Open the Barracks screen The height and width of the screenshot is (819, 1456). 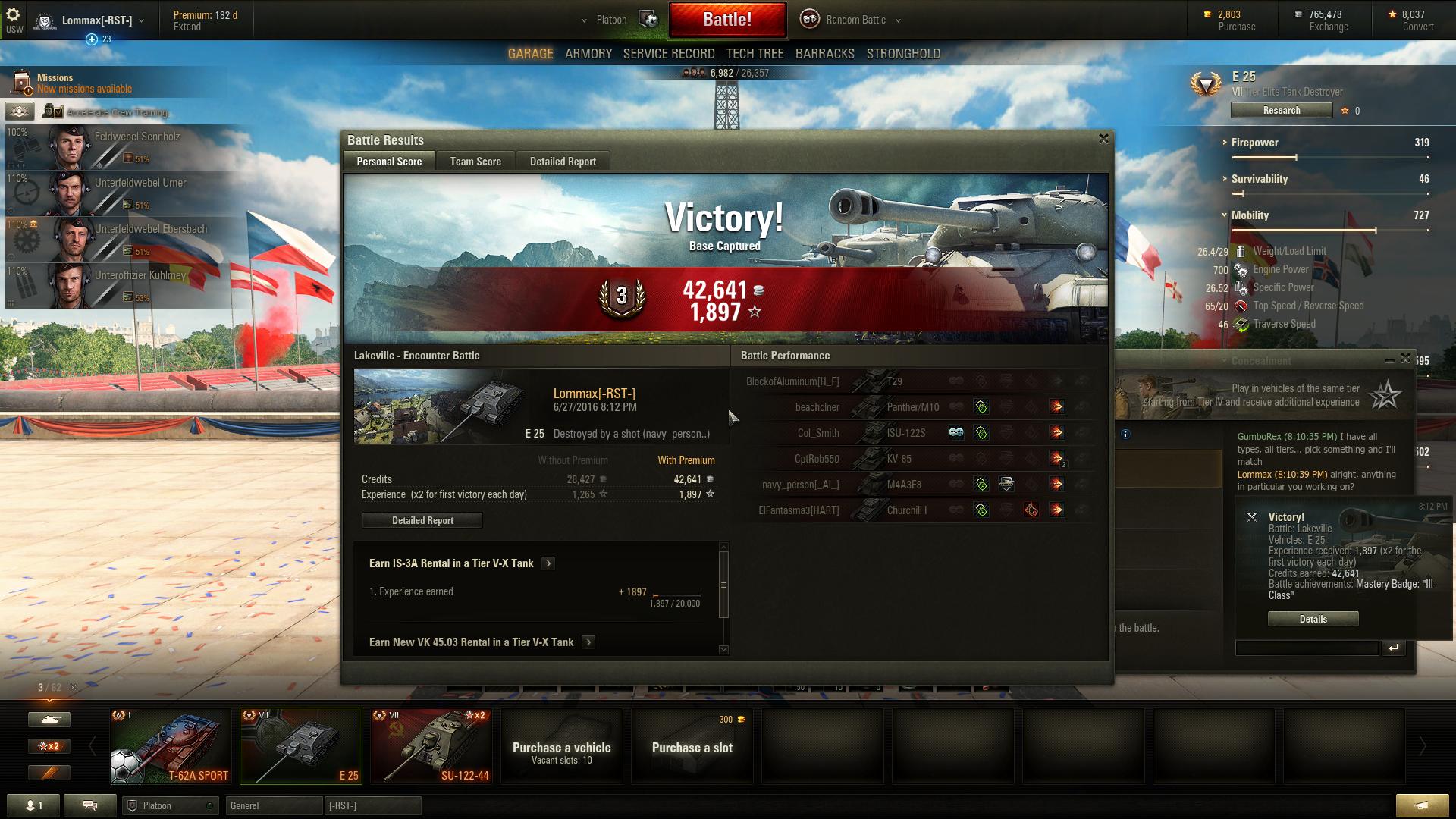pos(824,54)
